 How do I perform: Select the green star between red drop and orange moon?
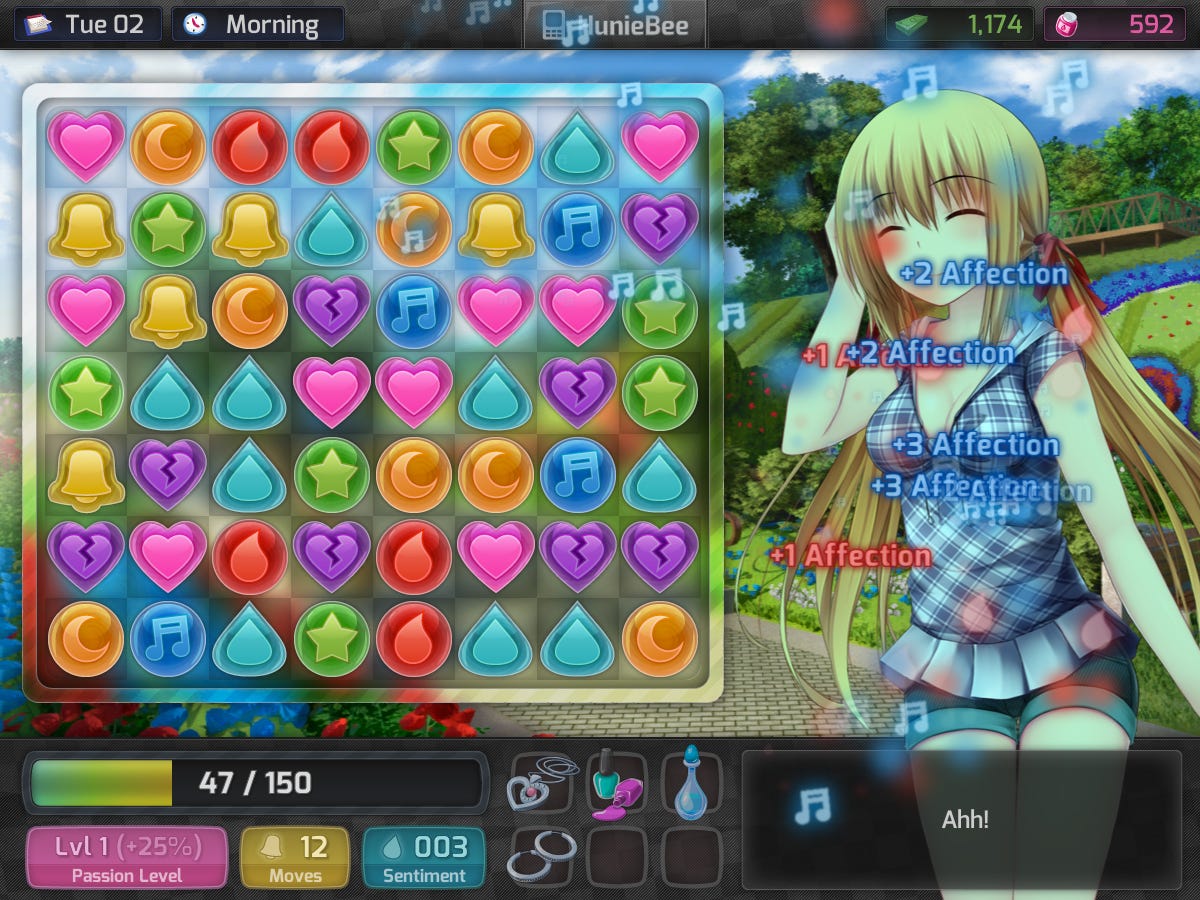coord(414,147)
